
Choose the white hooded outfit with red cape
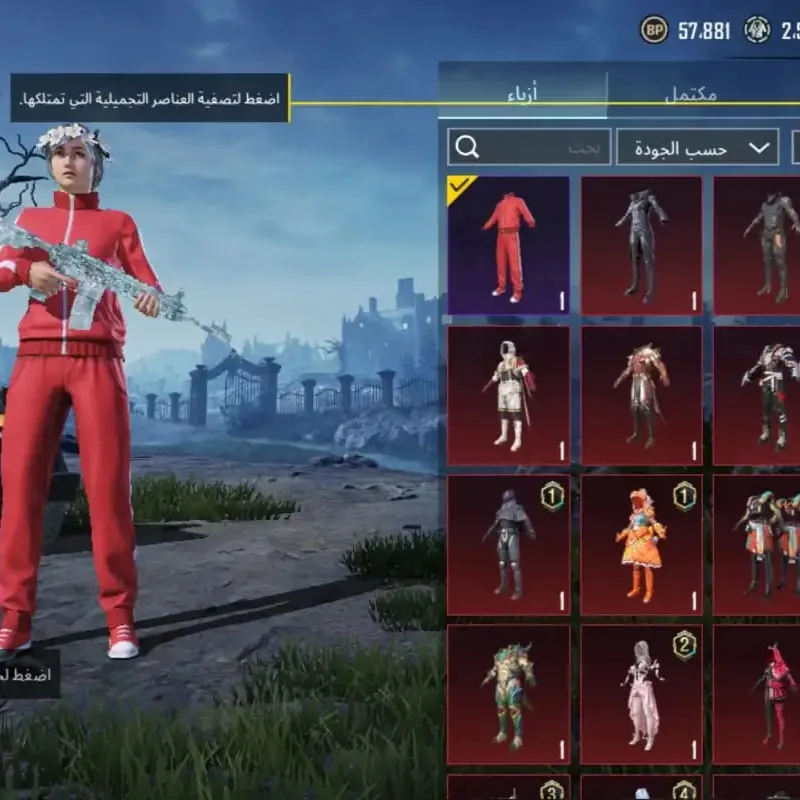508,395
